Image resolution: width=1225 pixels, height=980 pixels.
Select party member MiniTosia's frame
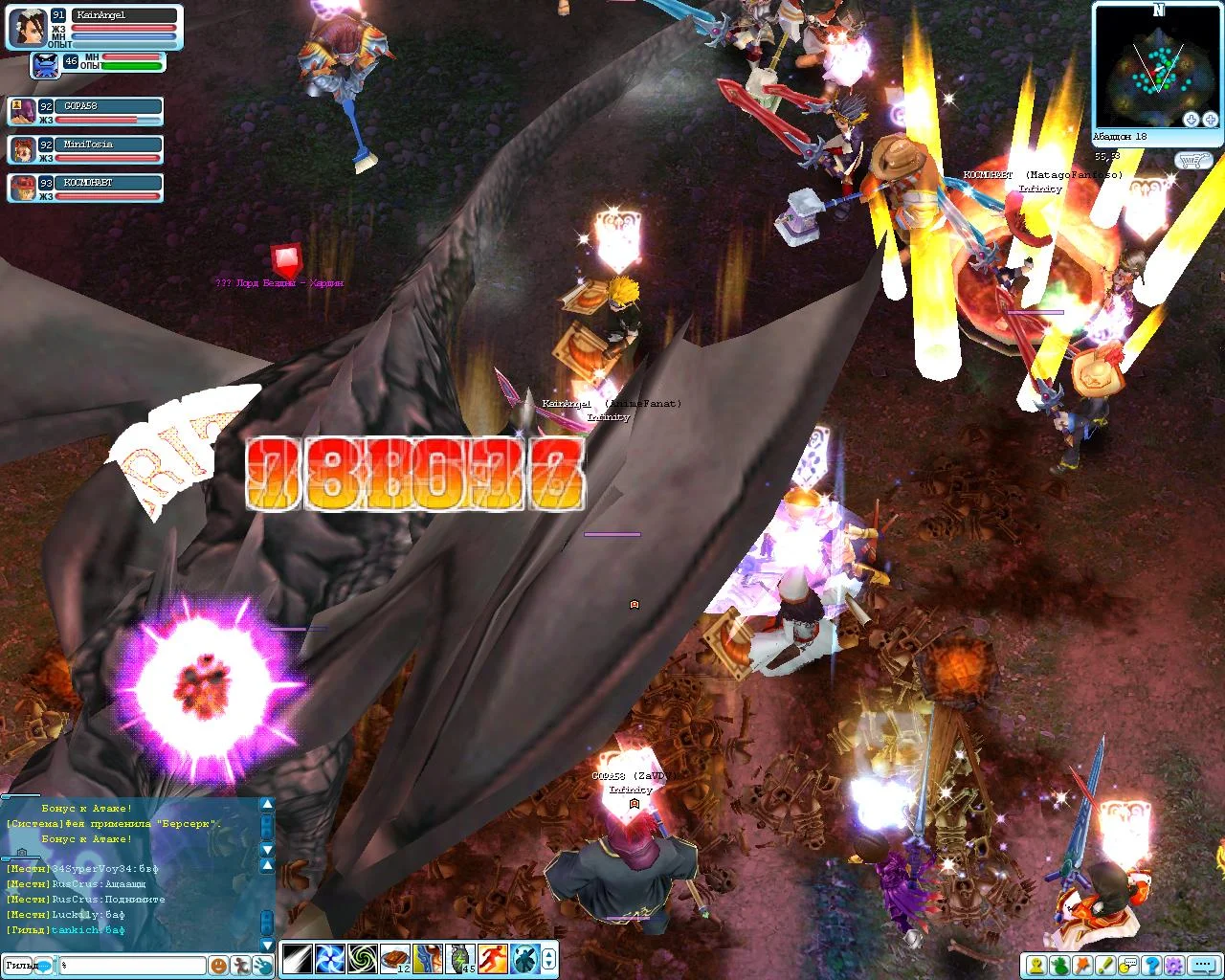pos(84,150)
